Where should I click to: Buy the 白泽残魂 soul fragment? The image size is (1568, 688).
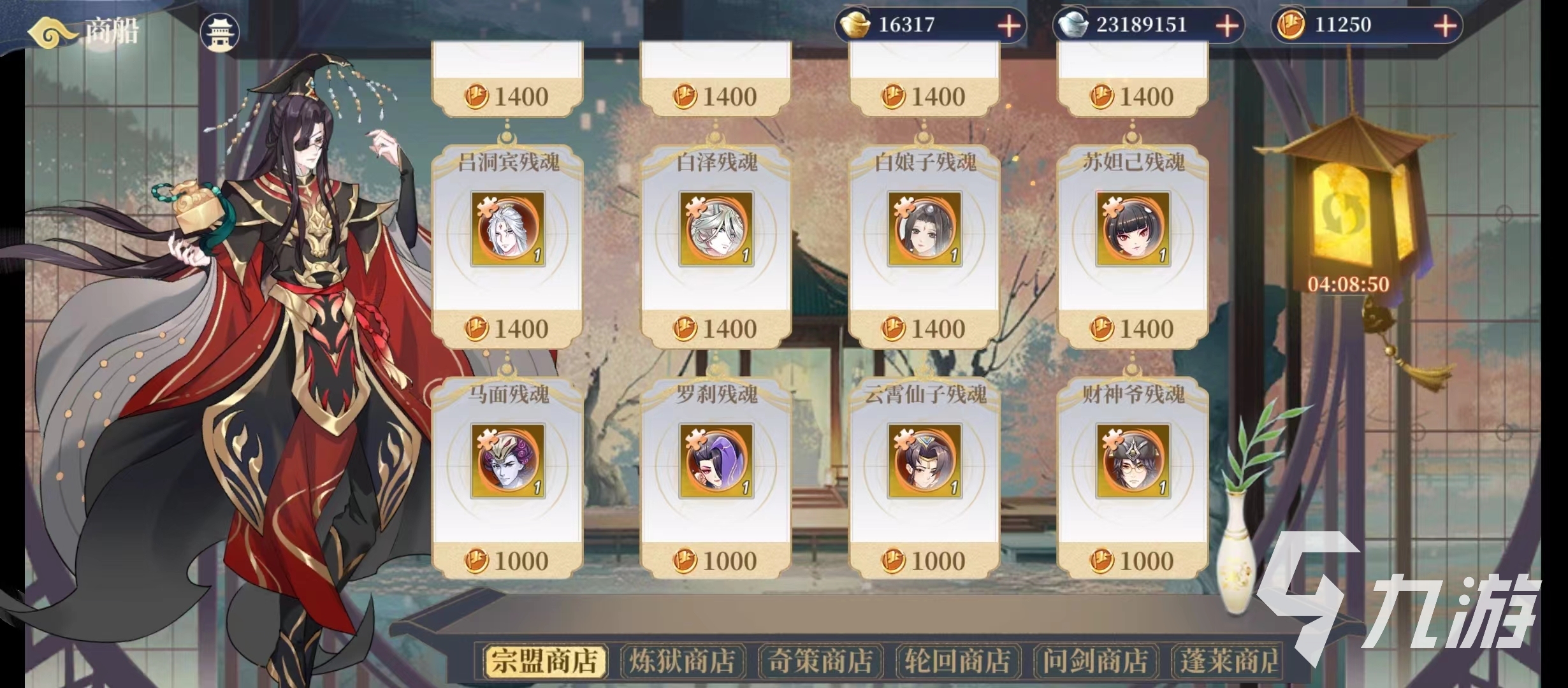point(716,245)
